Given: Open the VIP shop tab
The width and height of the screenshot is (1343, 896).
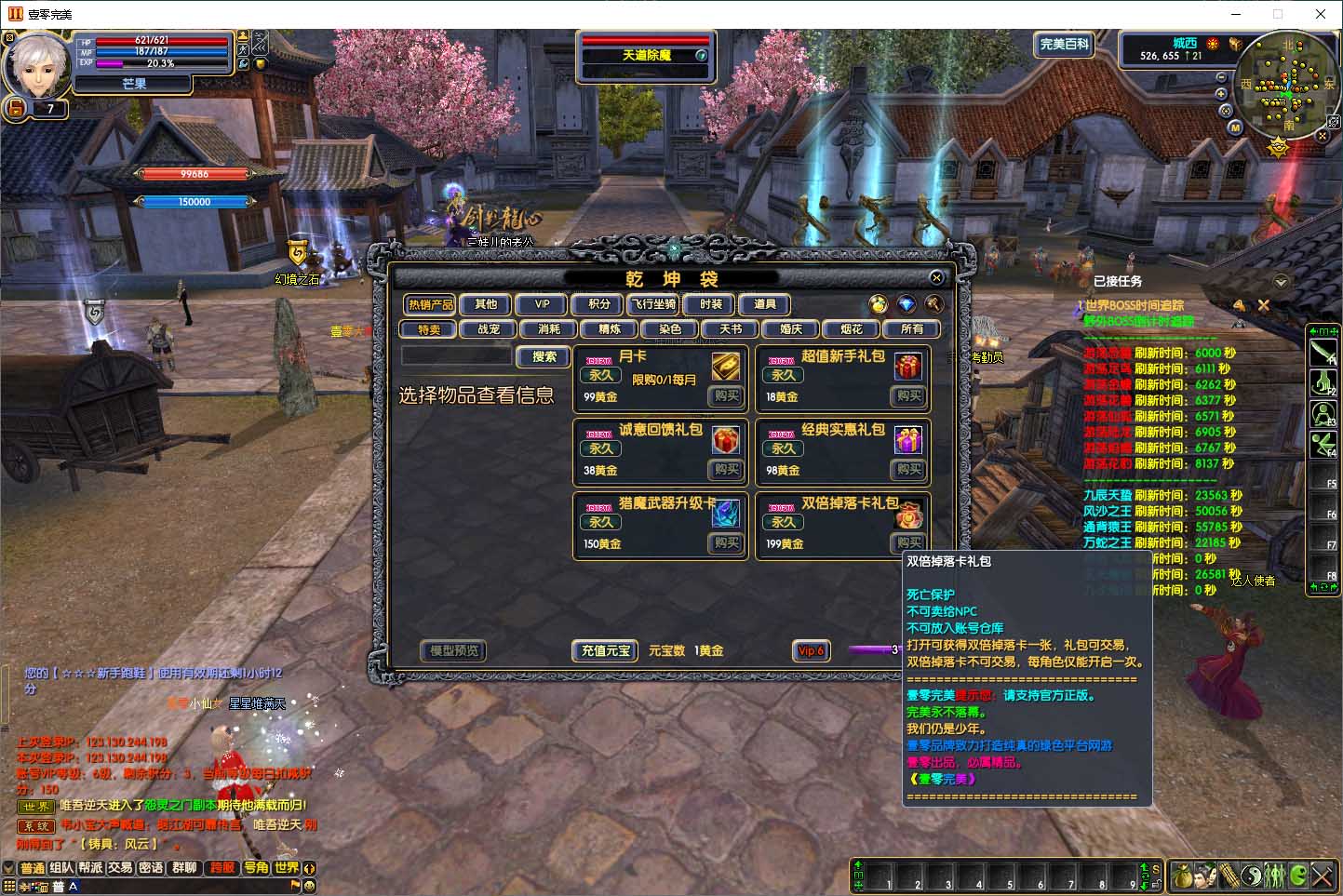Looking at the screenshot, I should pyautogui.click(x=542, y=304).
